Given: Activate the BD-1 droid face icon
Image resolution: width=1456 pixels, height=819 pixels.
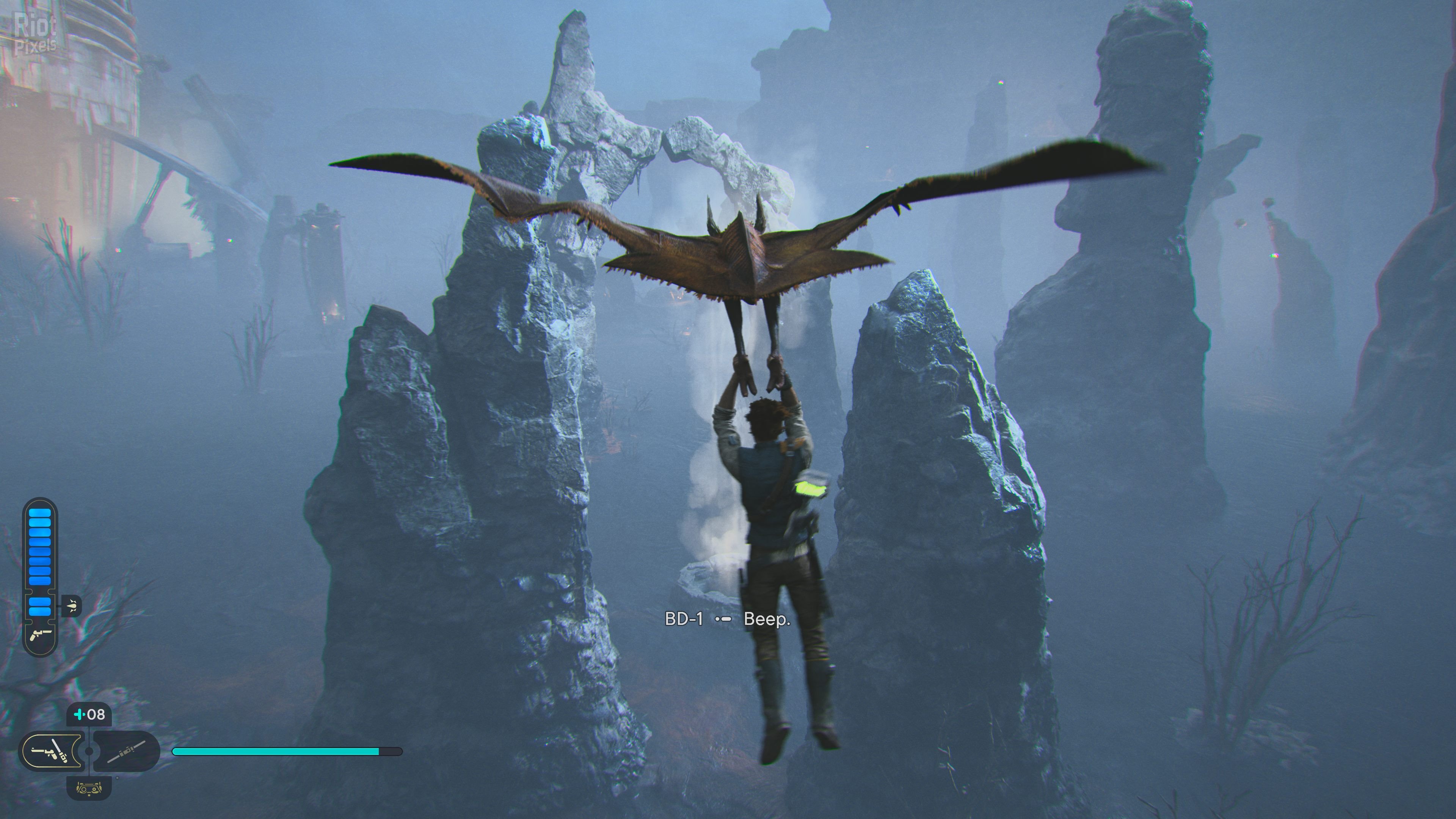Looking at the screenshot, I should (89, 787).
